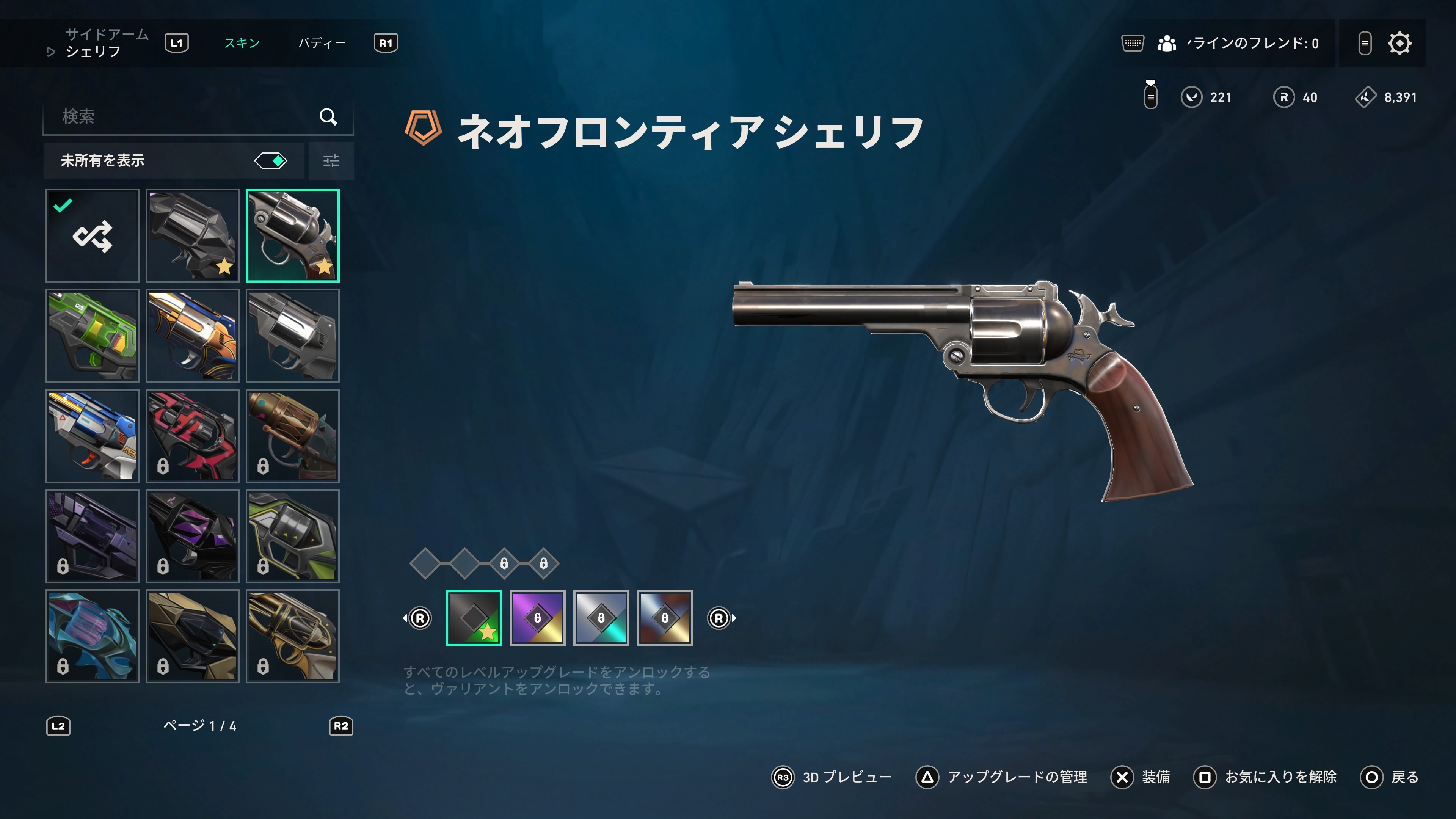
Task: Open the バディー tab
Action: [322, 43]
